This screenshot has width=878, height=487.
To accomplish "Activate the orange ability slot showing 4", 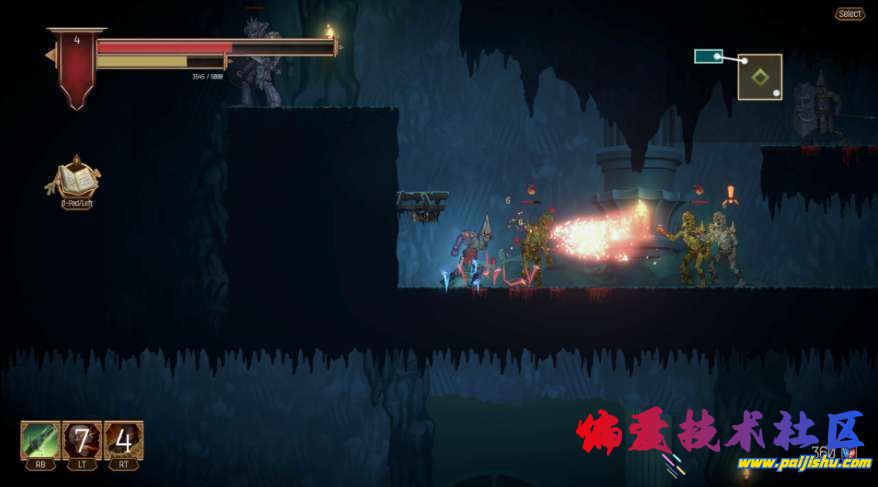I will pos(123,439).
